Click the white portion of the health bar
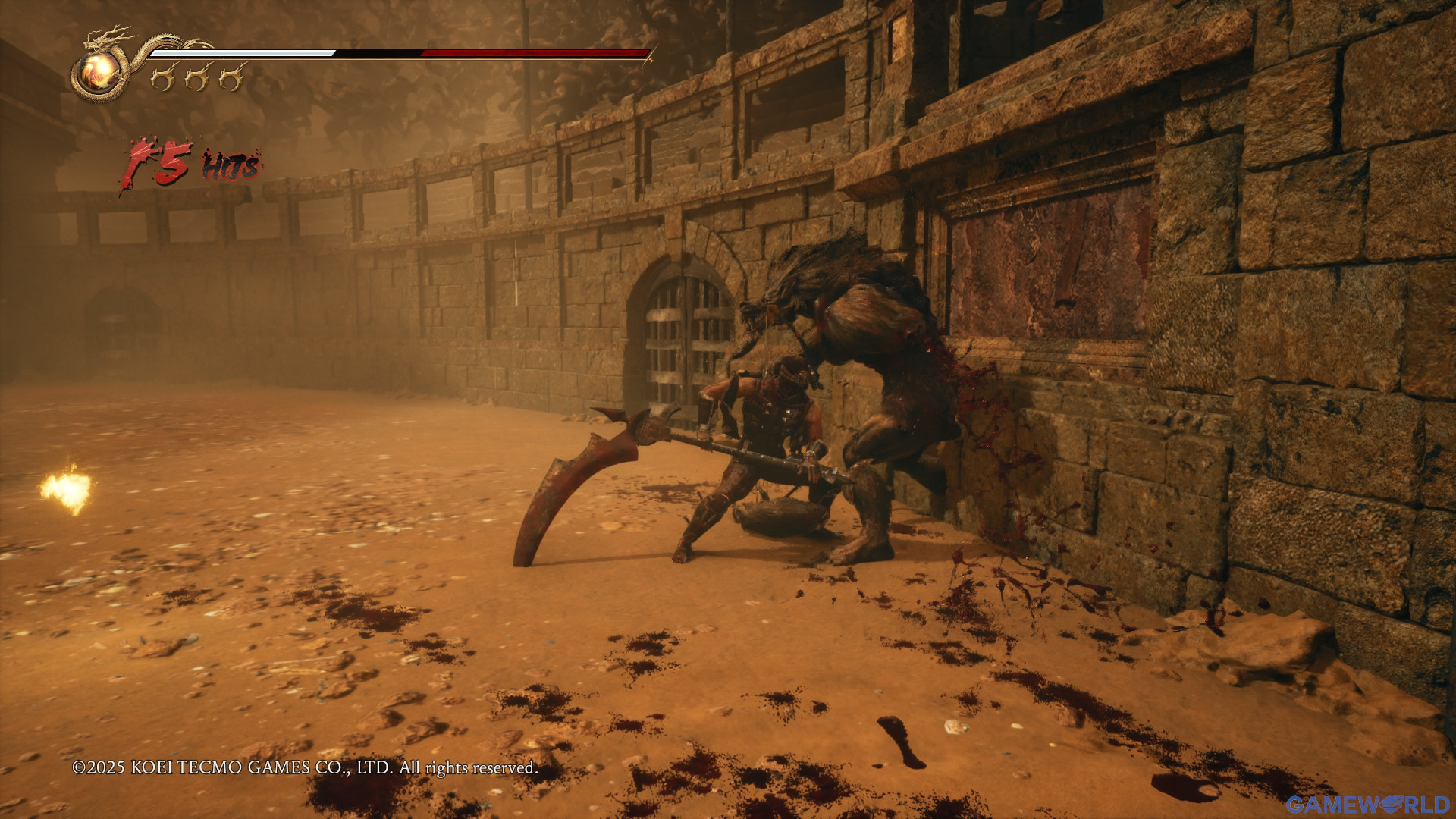Viewport: 1456px width, 819px height. pos(243,53)
